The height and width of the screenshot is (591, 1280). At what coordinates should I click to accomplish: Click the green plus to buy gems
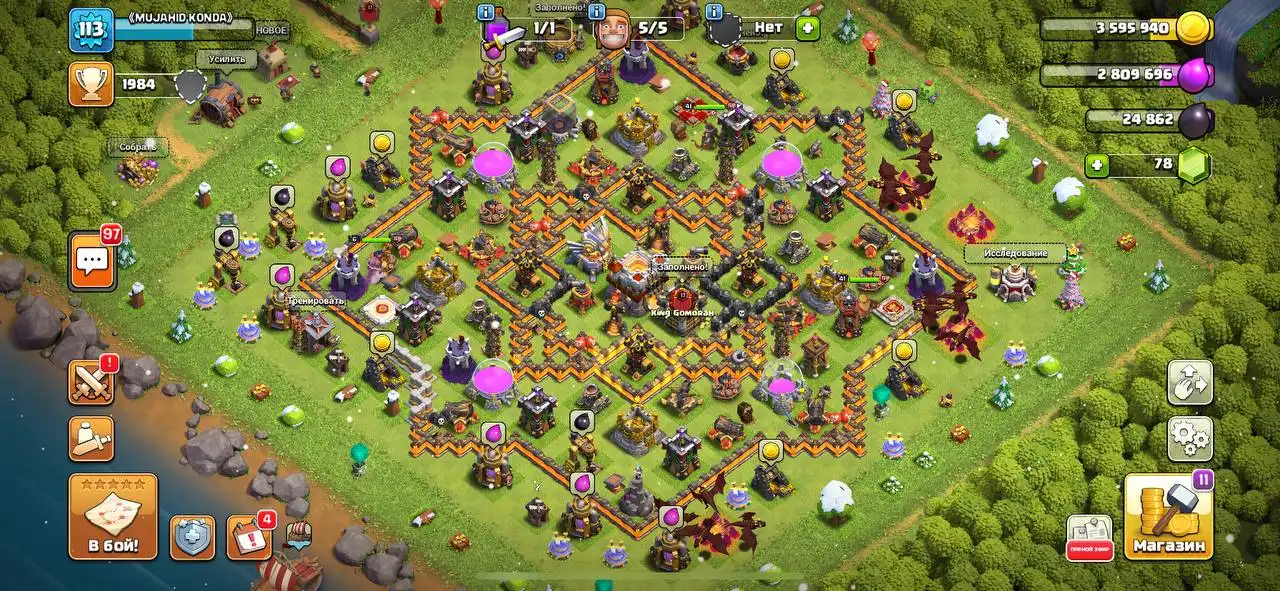coord(1097,165)
